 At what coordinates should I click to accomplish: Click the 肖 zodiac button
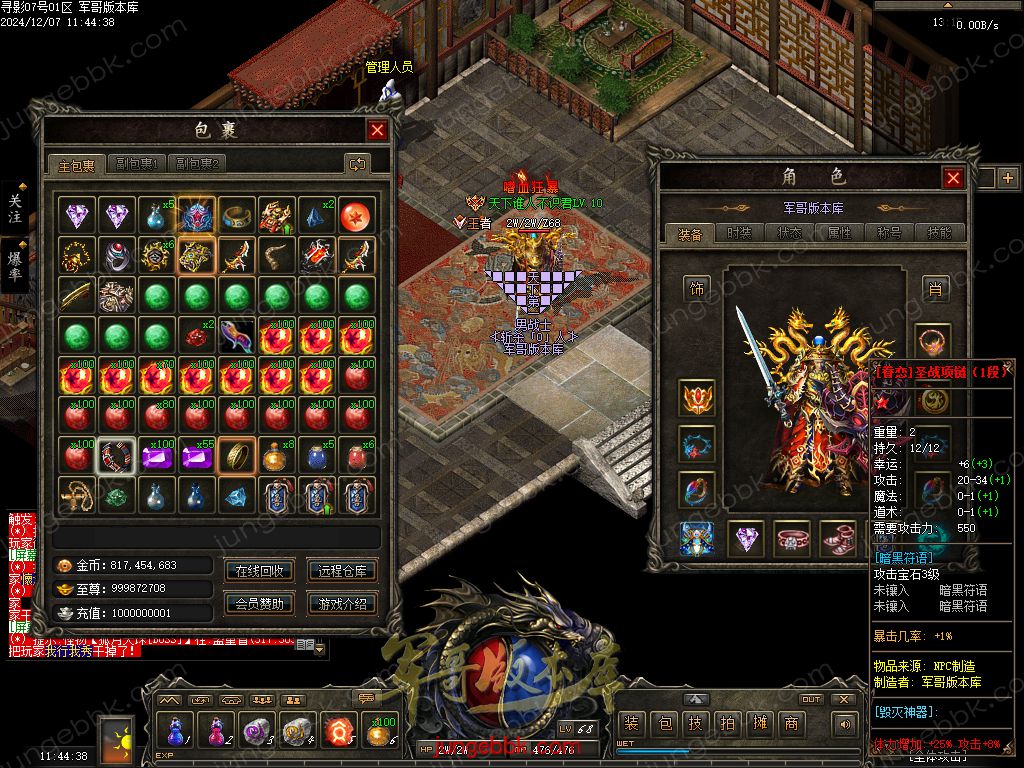pos(934,289)
